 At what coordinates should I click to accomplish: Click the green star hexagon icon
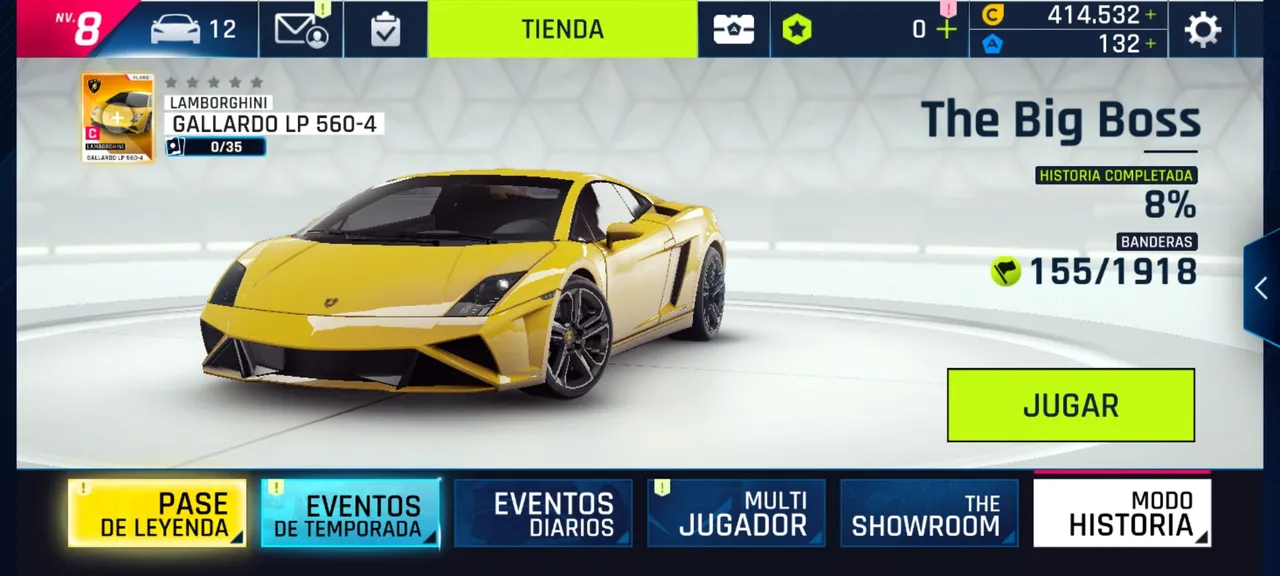click(797, 29)
